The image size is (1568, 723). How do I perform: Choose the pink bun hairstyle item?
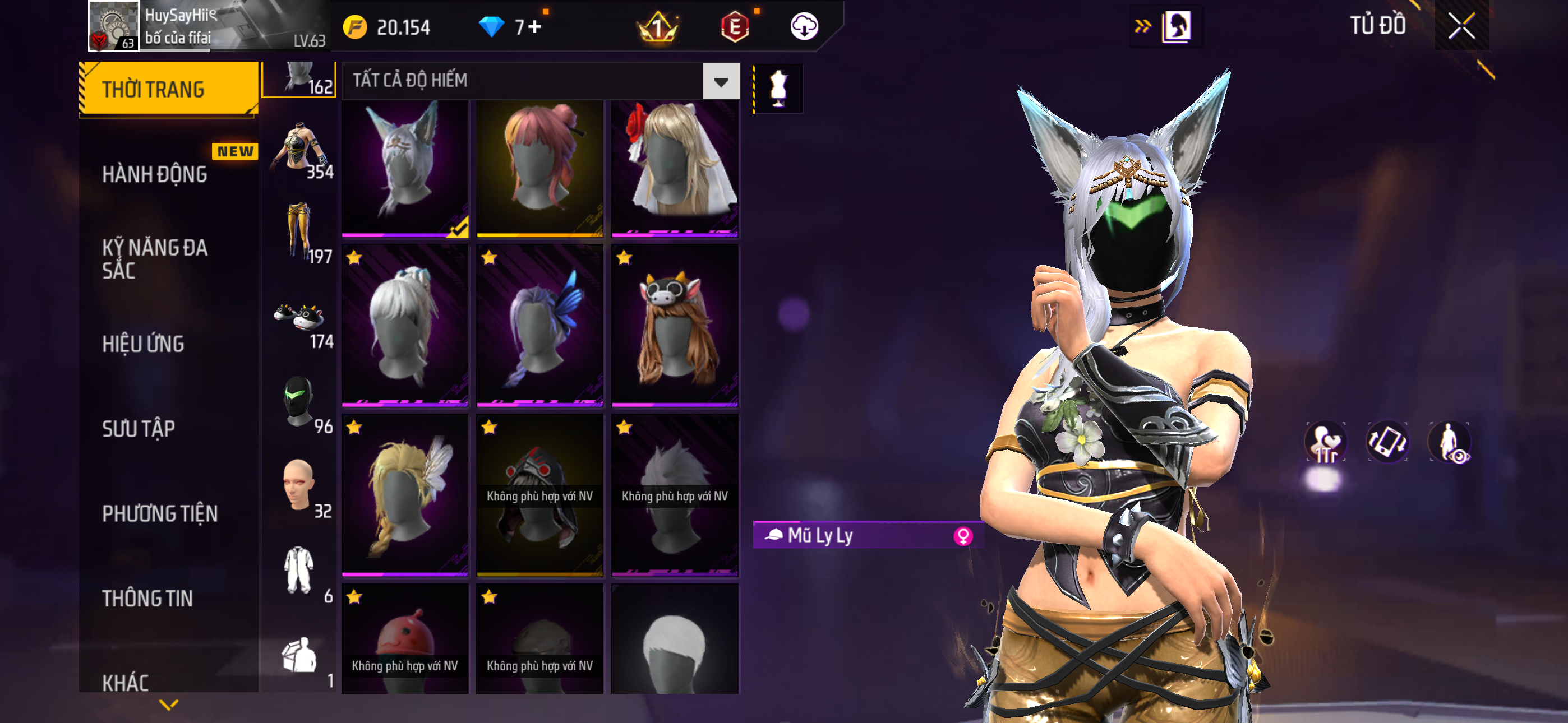click(x=539, y=168)
